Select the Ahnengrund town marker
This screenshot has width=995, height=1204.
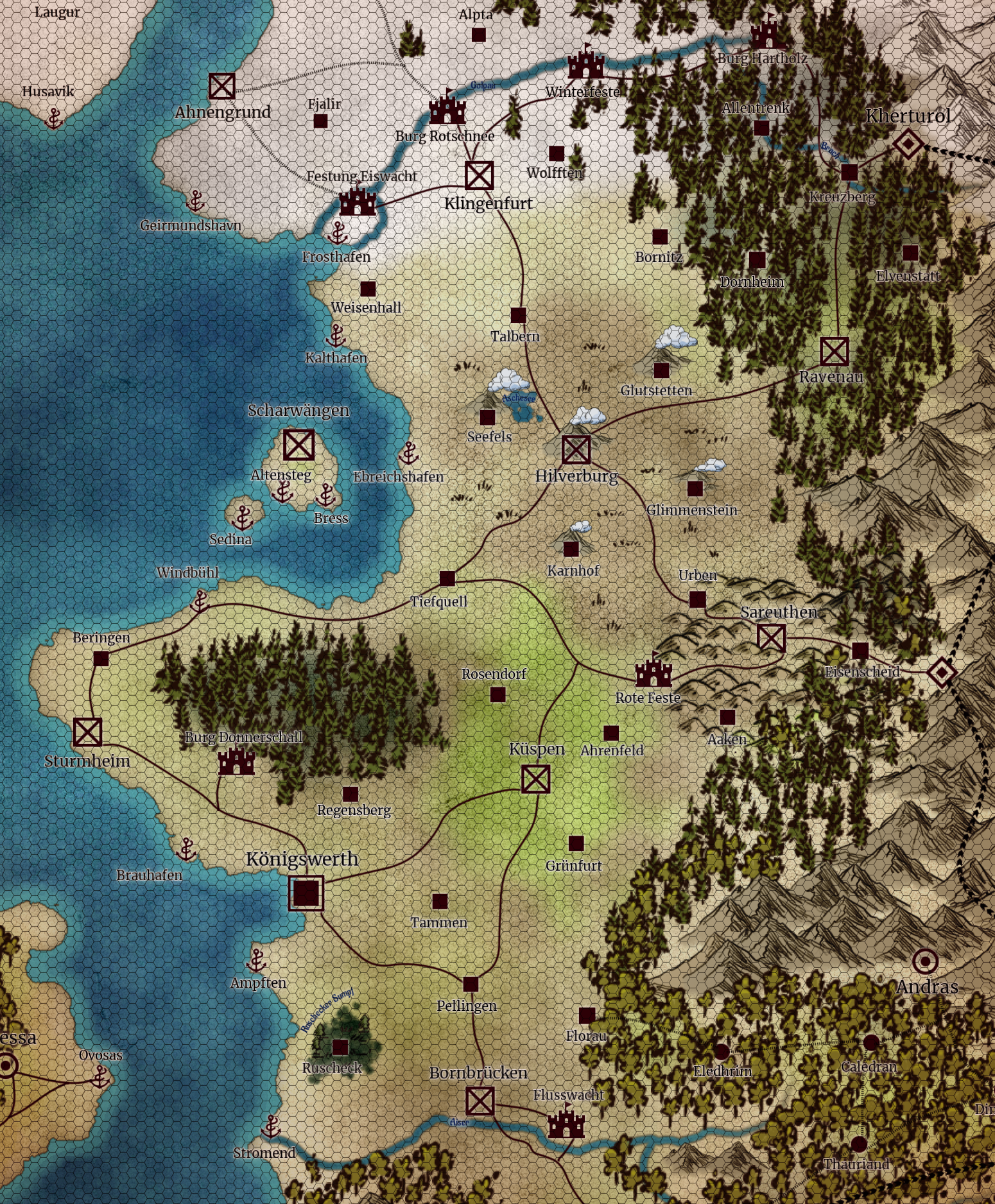222,86
